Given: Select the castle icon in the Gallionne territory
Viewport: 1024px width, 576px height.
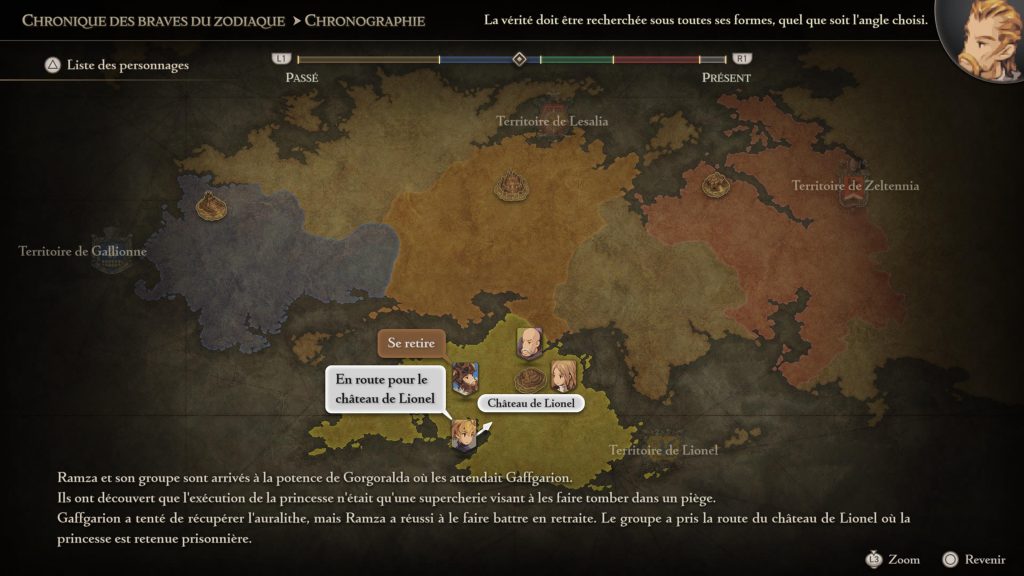Looking at the screenshot, I should tap(211, 204).
